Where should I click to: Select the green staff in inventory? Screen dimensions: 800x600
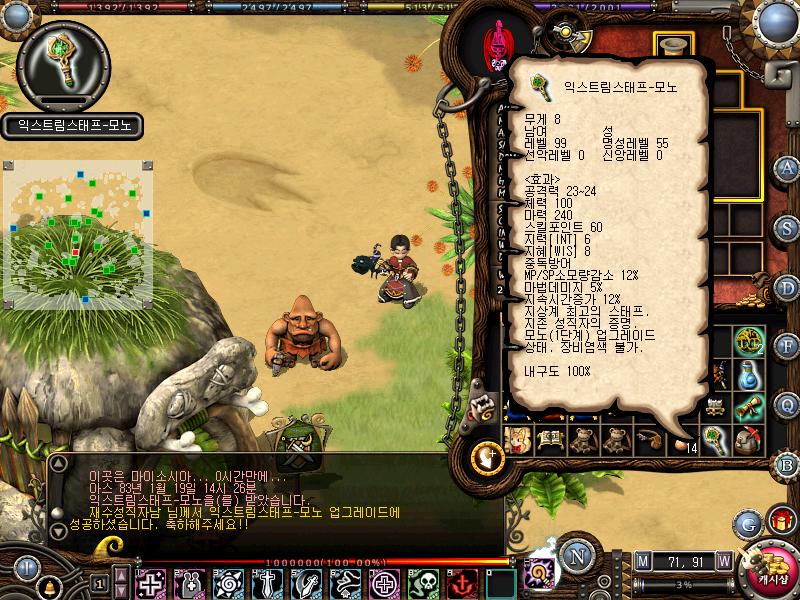tap(714, 439)
